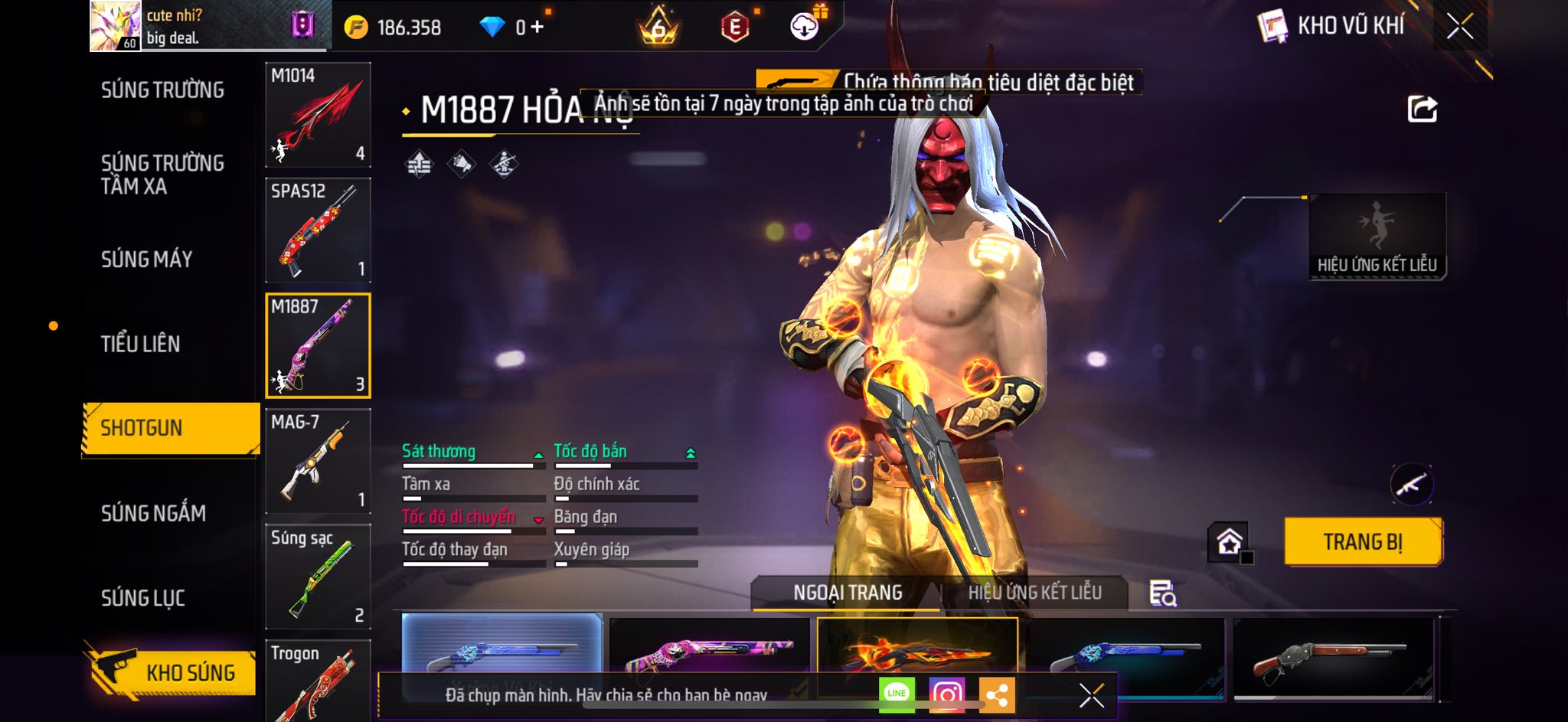The width and height of the screenshot is (1568, 722).
Task: Select the MAG-7 weapon slot
Action: pos(318,461)
